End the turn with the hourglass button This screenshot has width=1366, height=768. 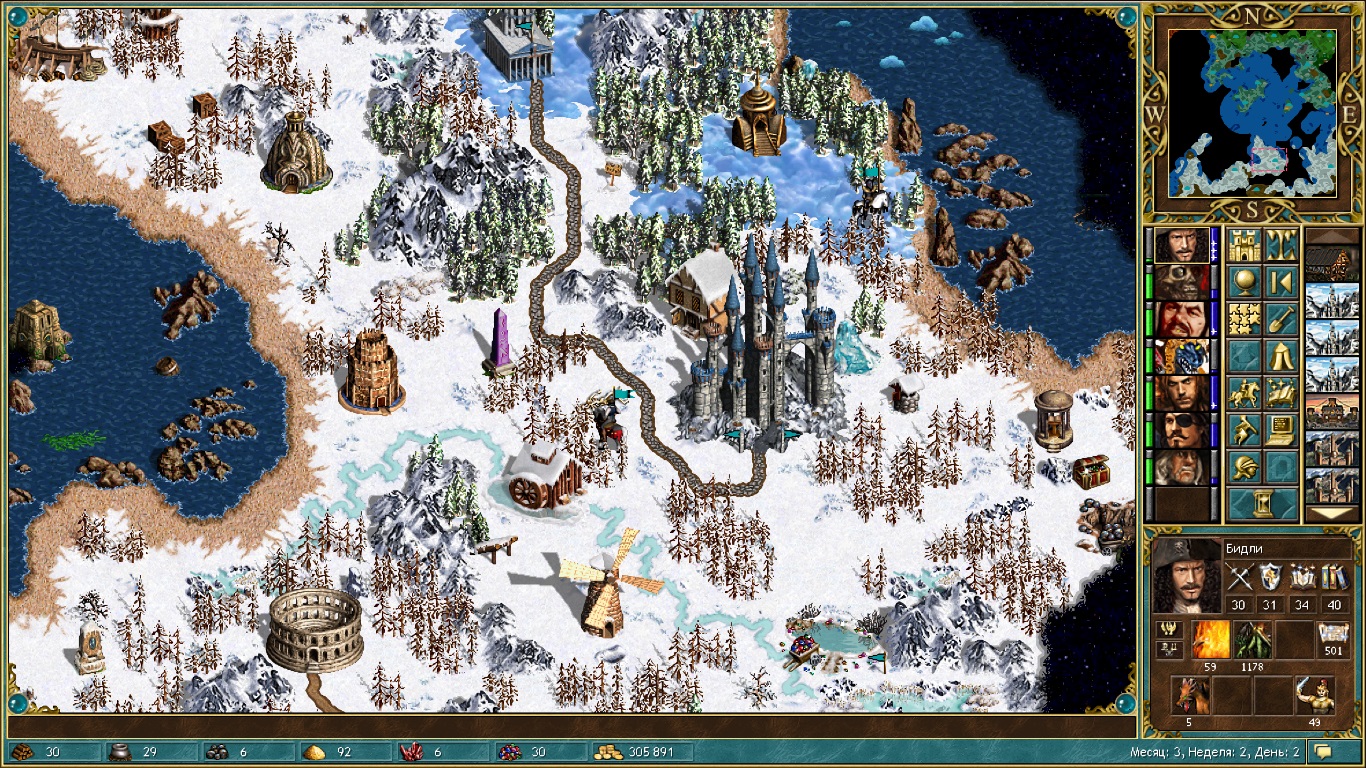(x=1263, y=503)
